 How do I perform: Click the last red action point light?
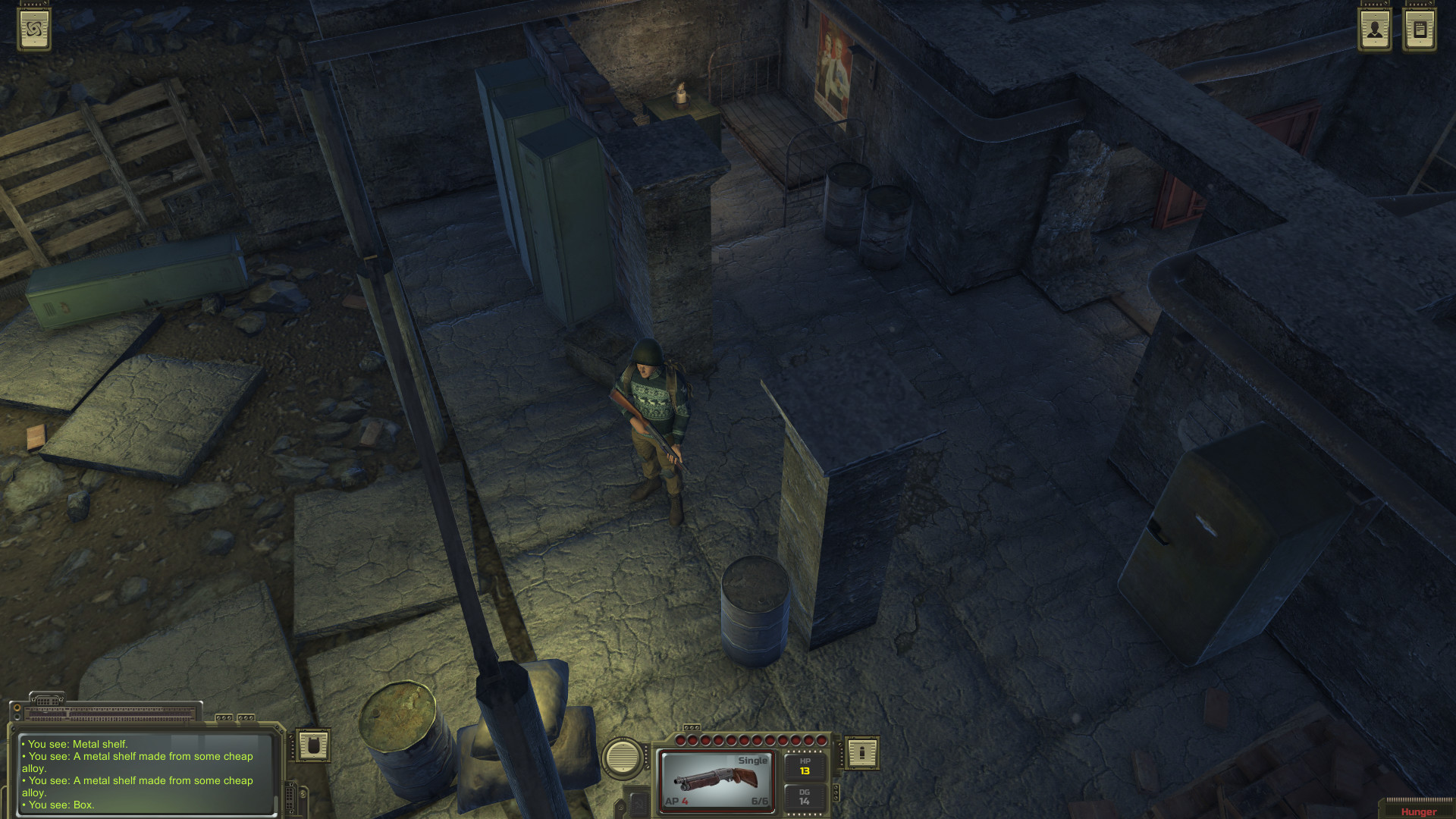tap(821, 739)
